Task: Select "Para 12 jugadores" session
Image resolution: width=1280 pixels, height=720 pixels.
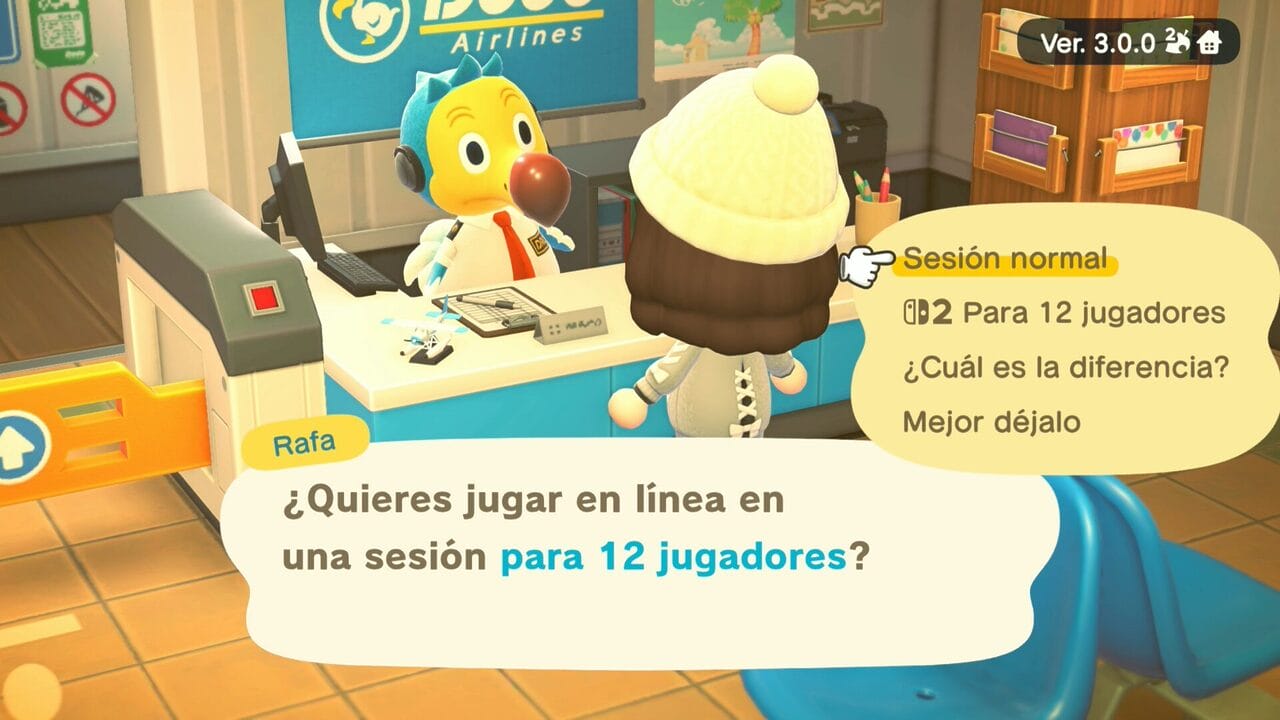Action: click(1064, 313)
